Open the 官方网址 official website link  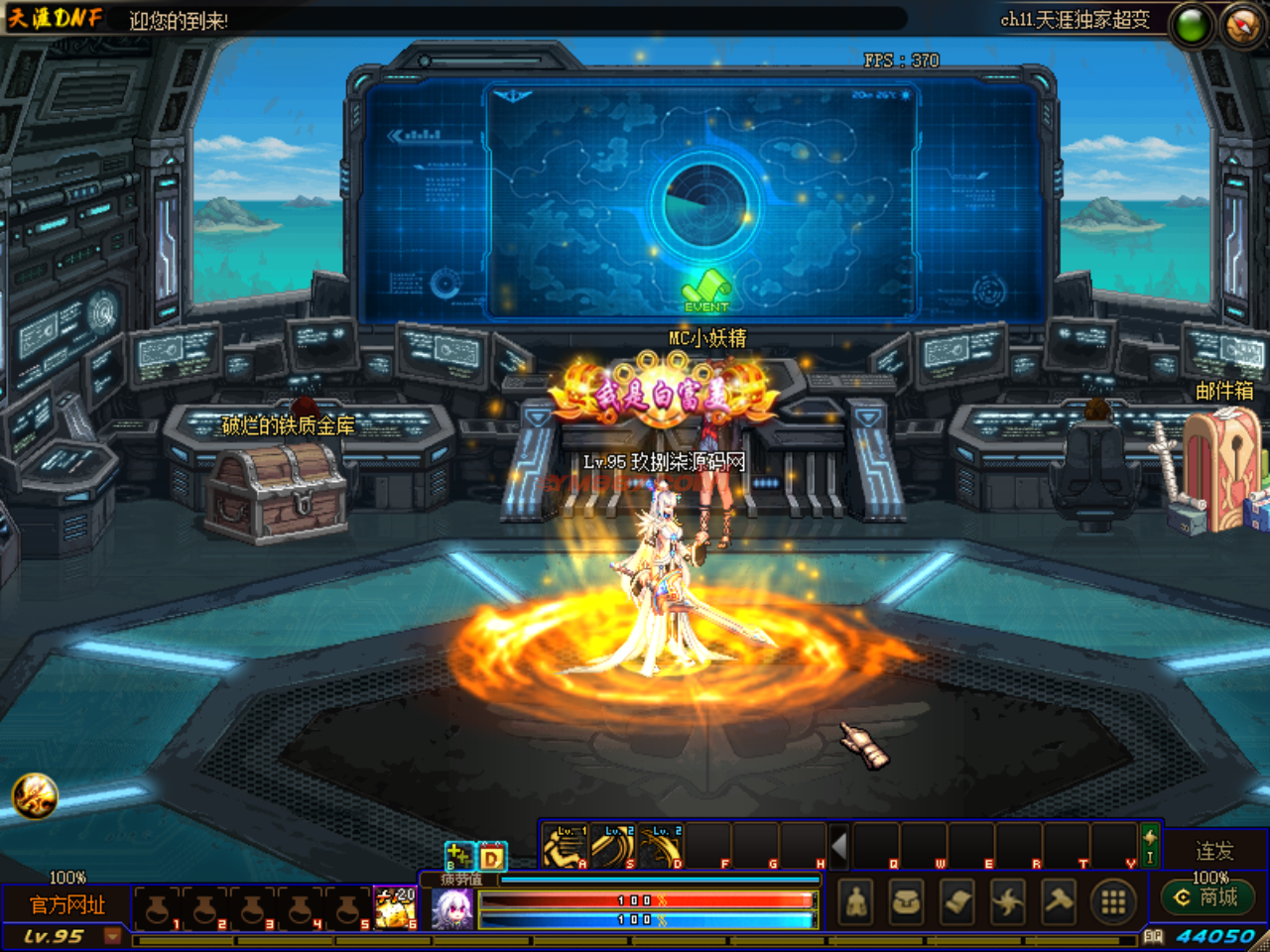[x=67, y=904]
